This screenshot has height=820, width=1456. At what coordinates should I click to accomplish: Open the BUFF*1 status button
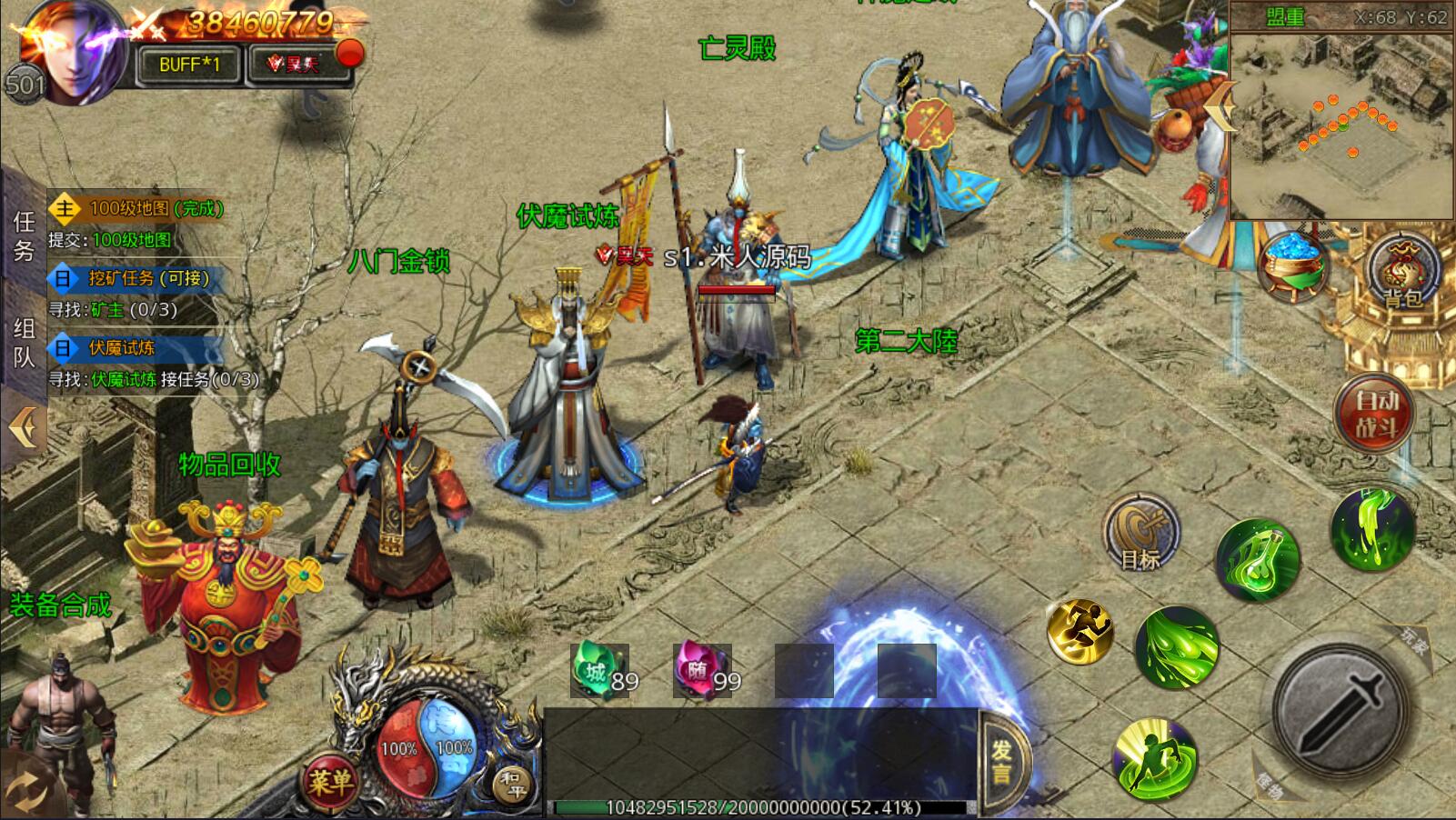pyautogui.click(x=189, y=65)
